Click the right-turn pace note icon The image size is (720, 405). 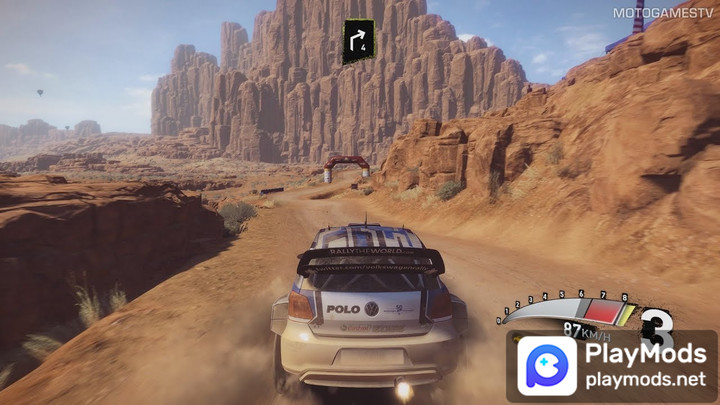click(x=359, y=41)
